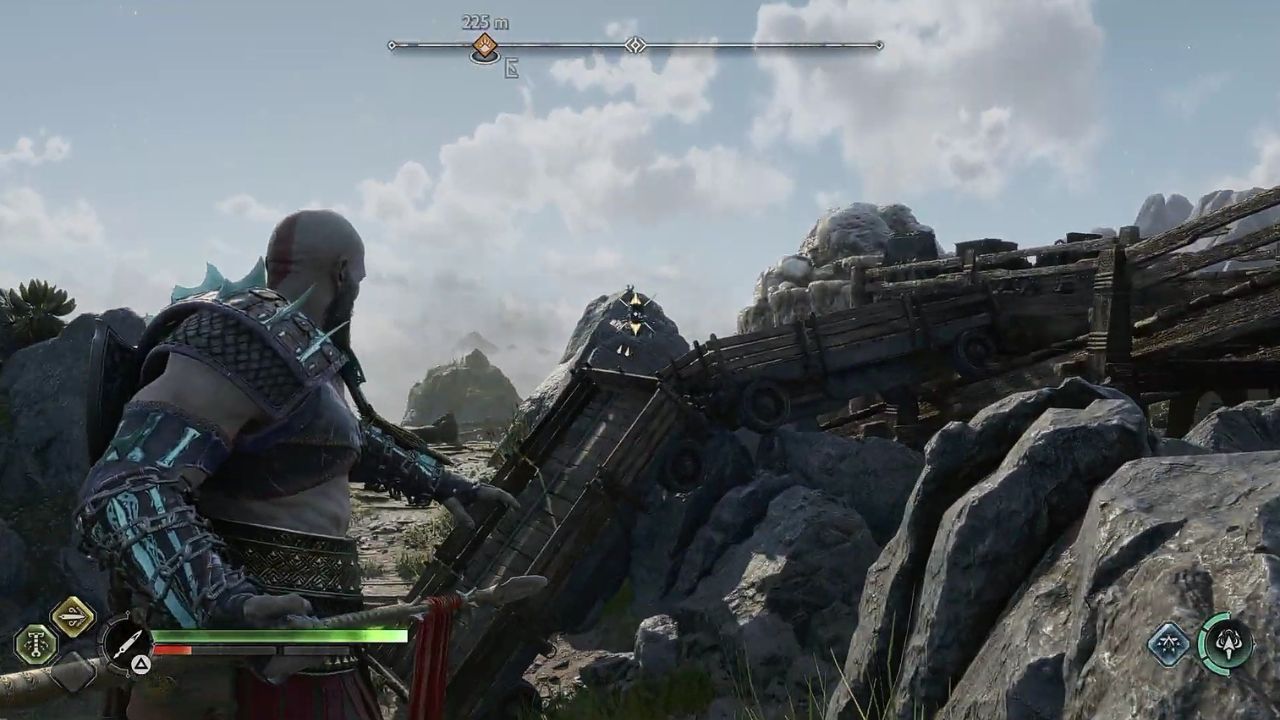
Task: Click the weapon compass indicator needle
Action: point(128,644)
